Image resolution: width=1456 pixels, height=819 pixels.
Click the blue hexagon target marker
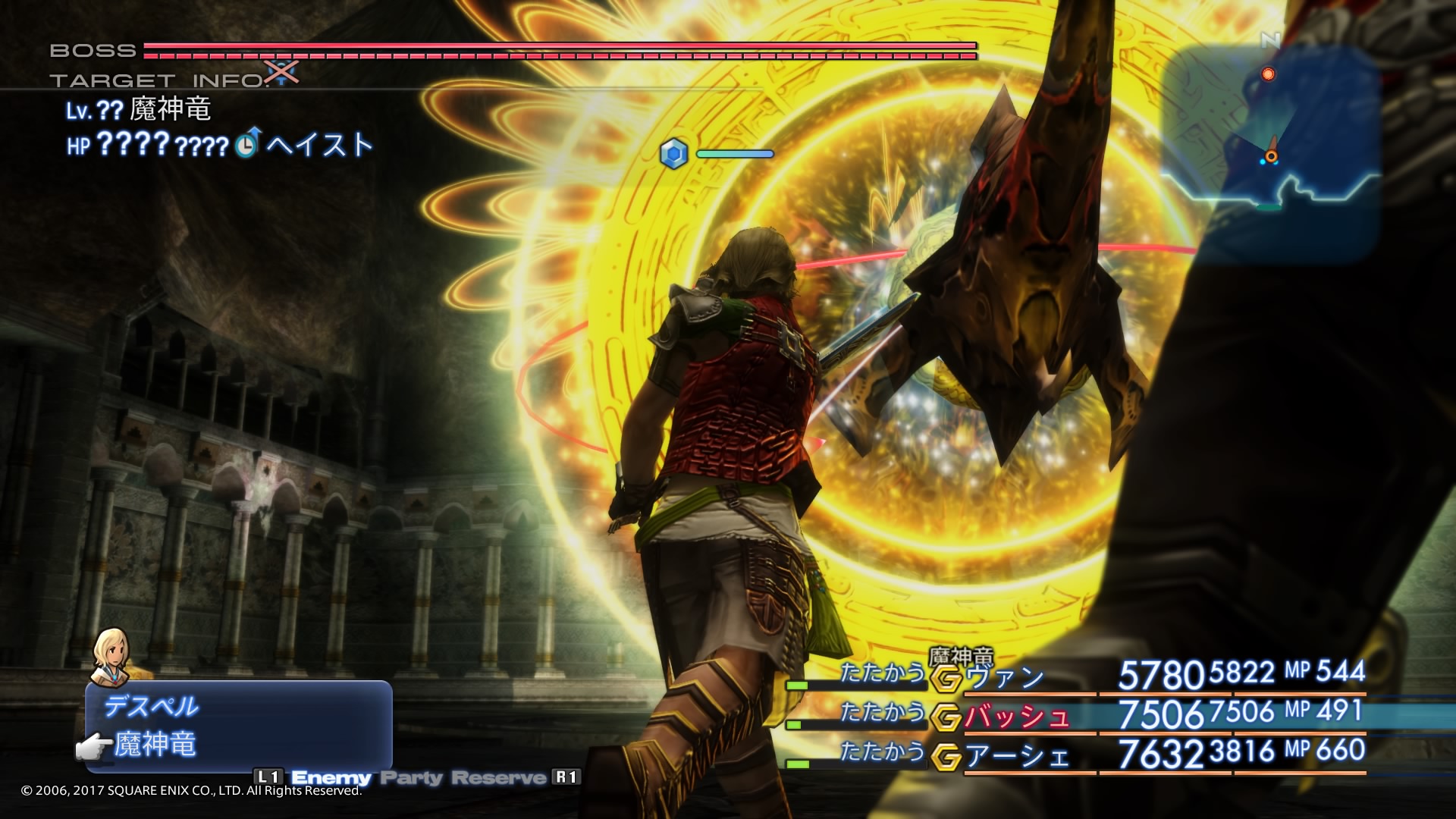(x=673, y=154)
